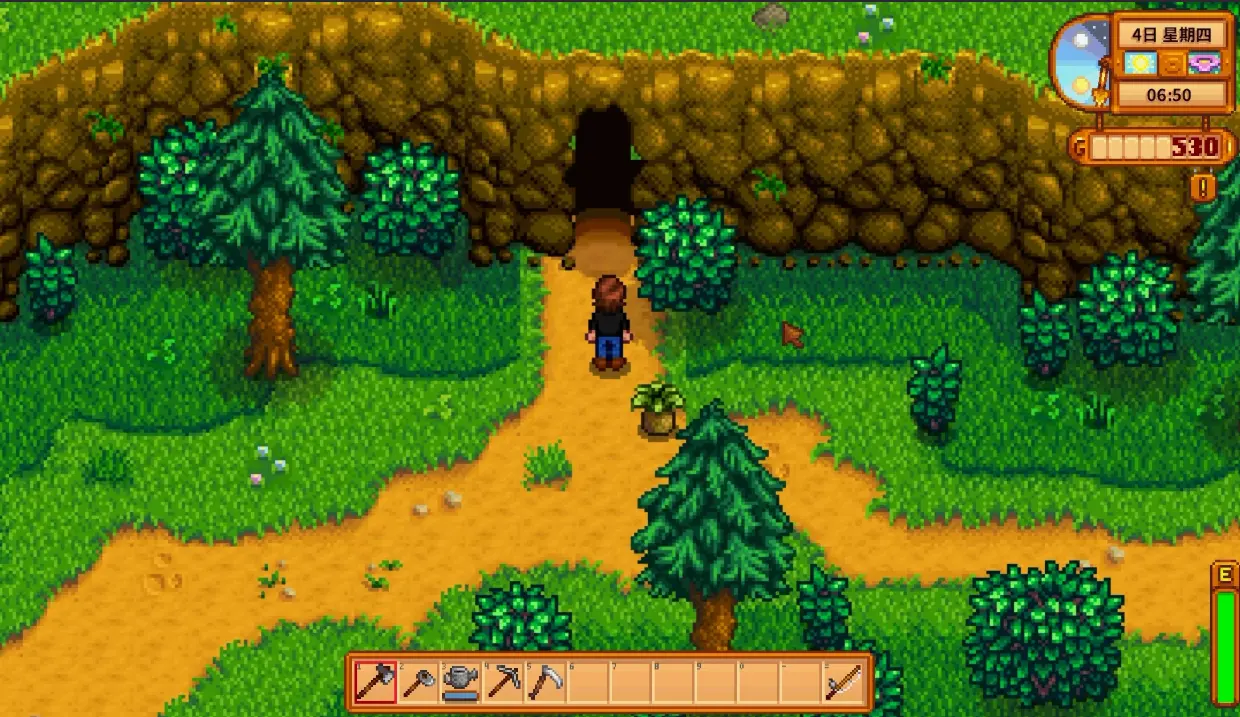Choose the hoe hotbar slot

pyautogui.click(x=419, y=683)
